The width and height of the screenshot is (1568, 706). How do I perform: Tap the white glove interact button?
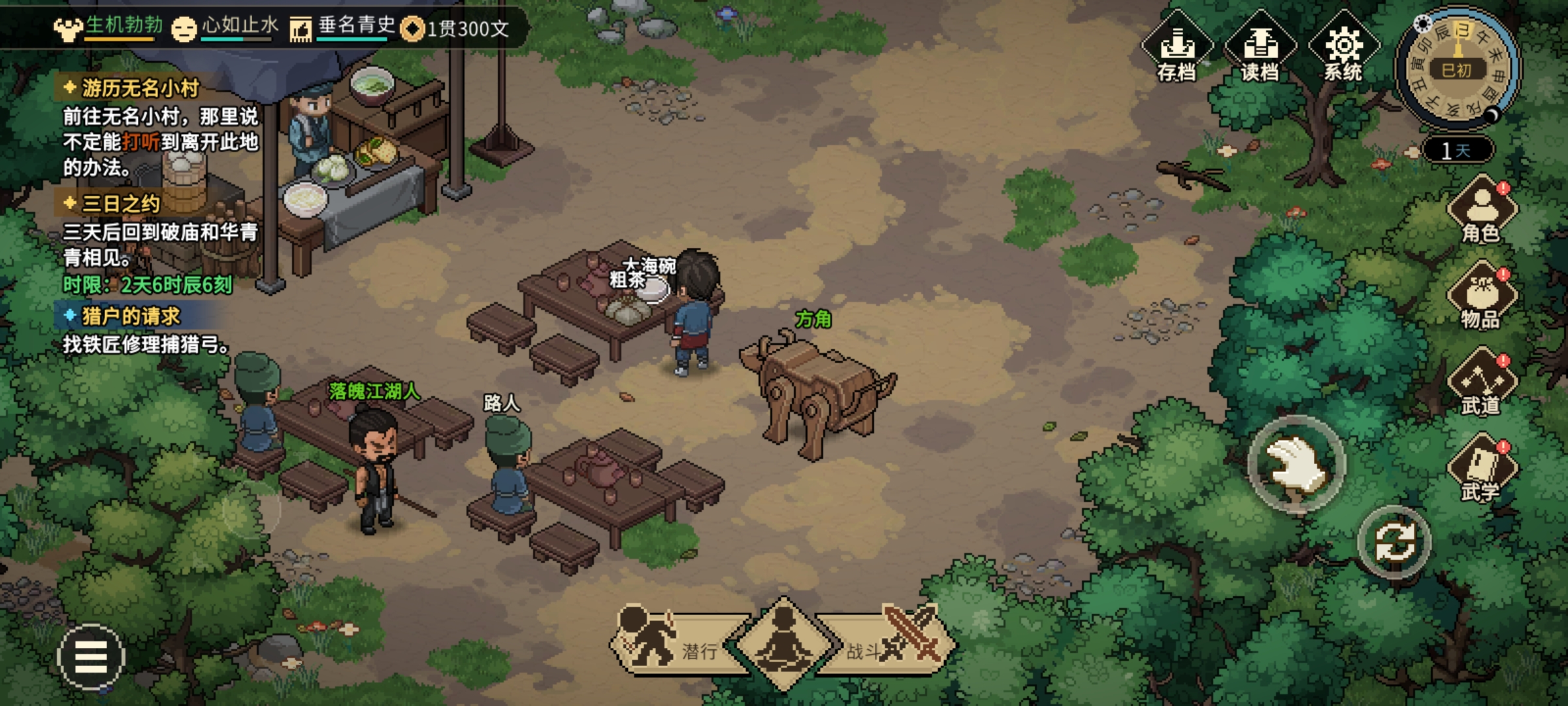coord(1296,464)
